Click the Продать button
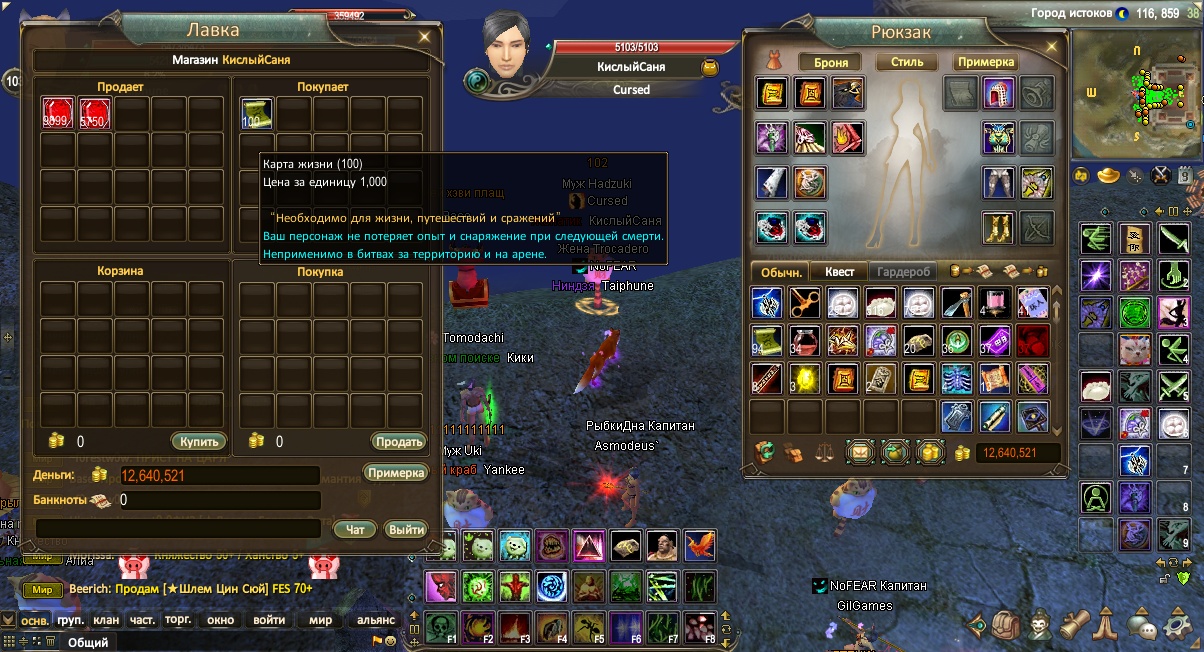1204x652 pixels. (398, 441)
